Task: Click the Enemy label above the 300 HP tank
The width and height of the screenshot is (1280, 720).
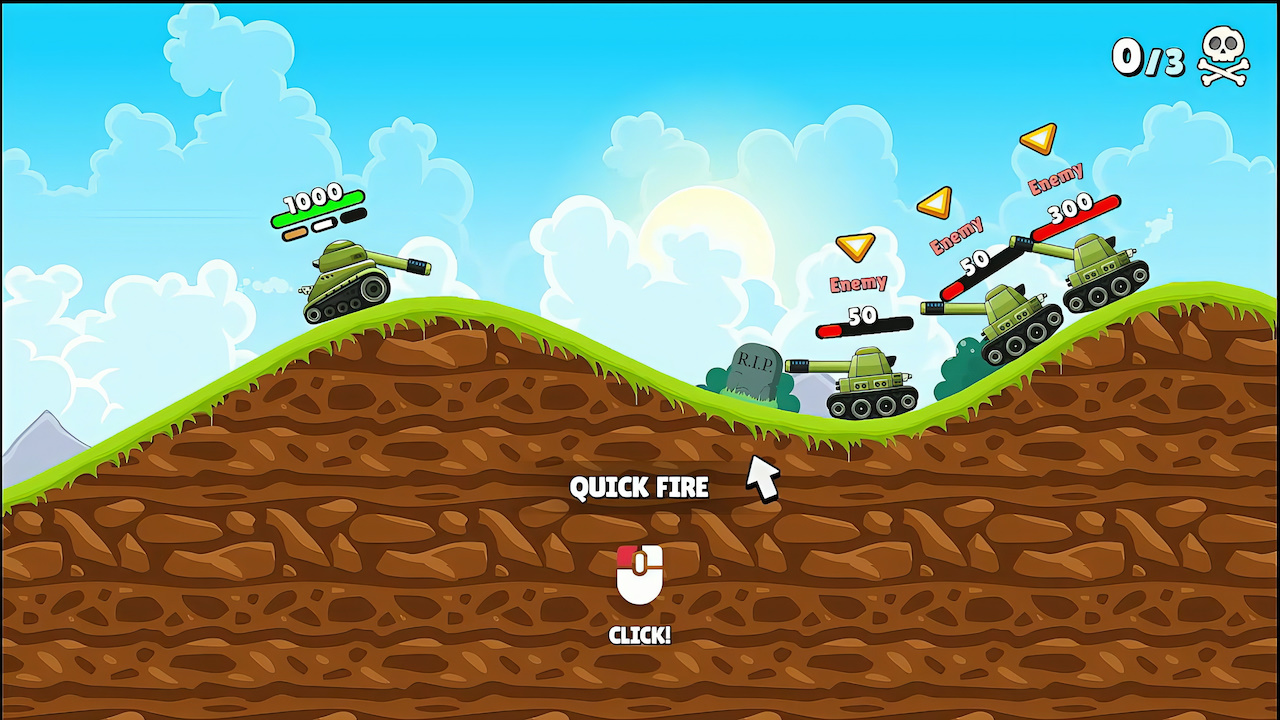Action: (1058, 180)
